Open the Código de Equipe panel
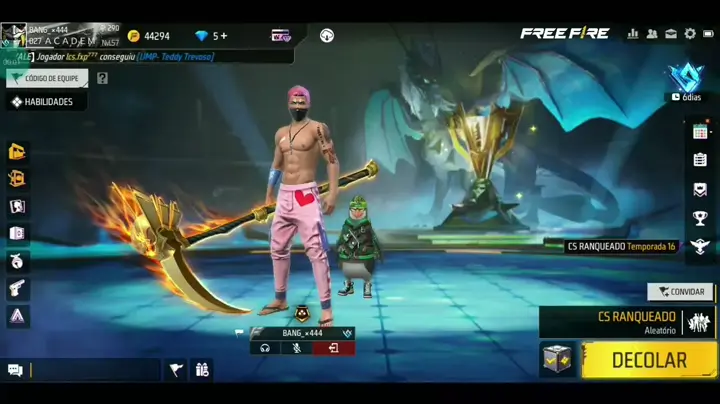This screenshot has height=404, width=720. pyautogui.click(x=47, y=78)
